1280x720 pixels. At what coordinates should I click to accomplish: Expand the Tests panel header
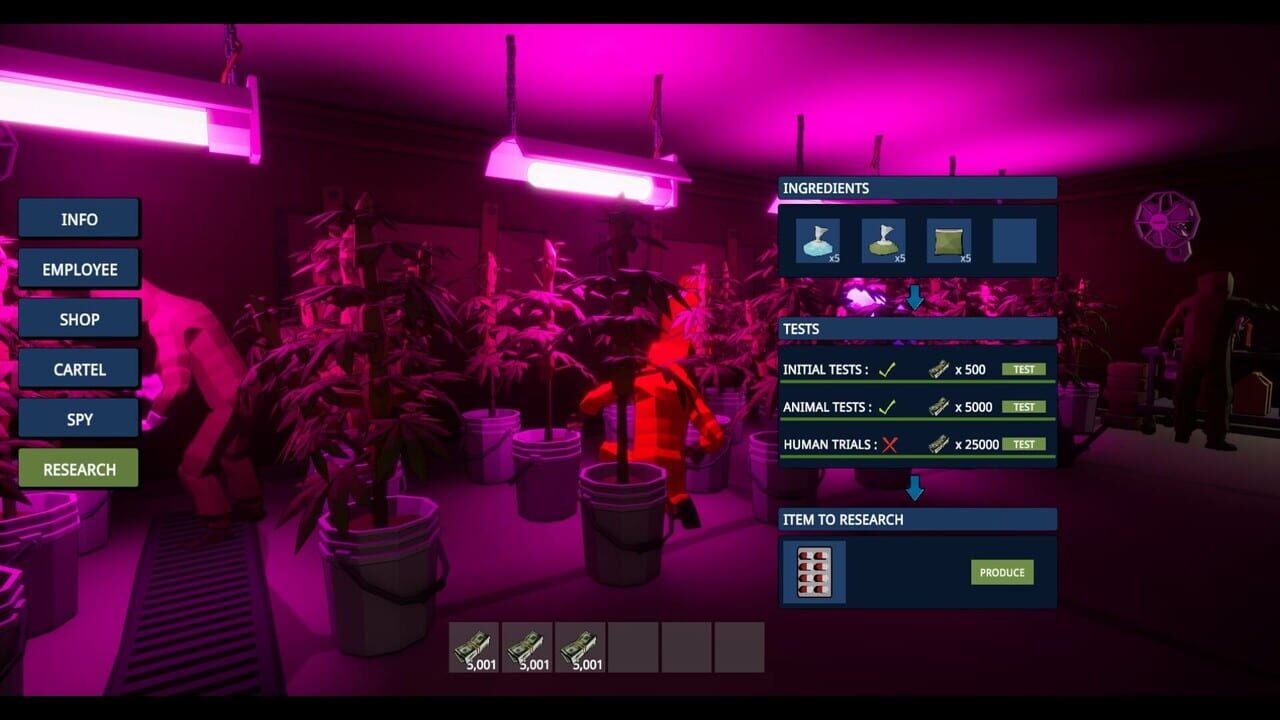(x=916, y=328)
